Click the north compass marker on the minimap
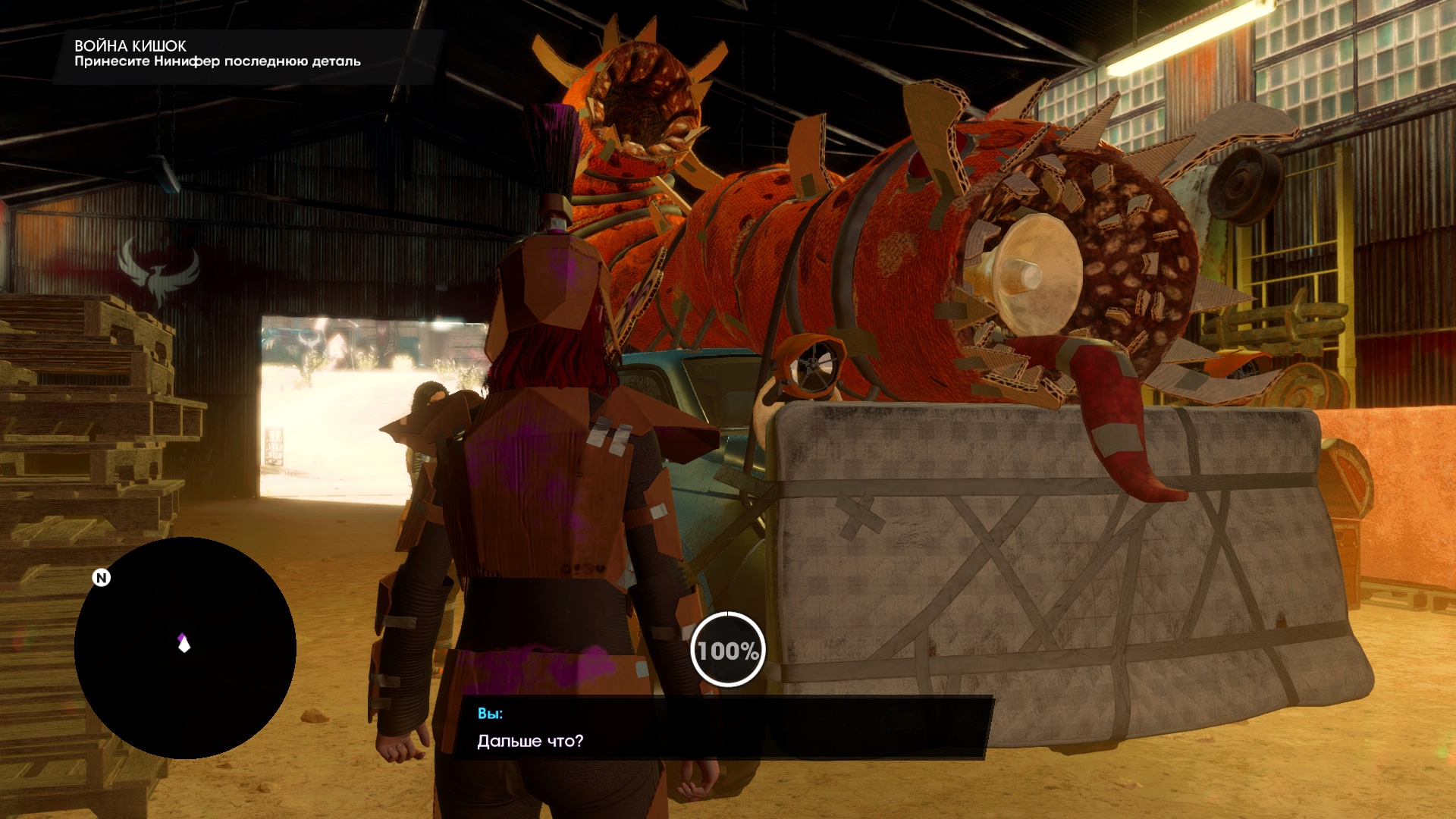The image size is (1456, 819). point(102,578)
